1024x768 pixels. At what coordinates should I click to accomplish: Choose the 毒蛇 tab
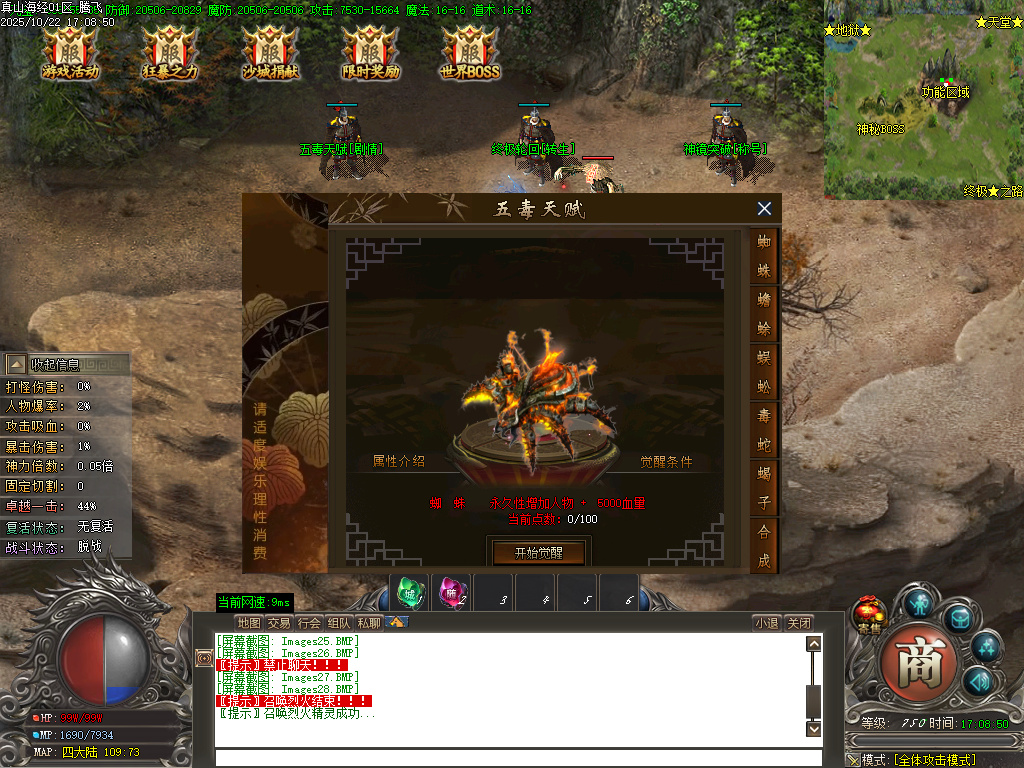764,429
